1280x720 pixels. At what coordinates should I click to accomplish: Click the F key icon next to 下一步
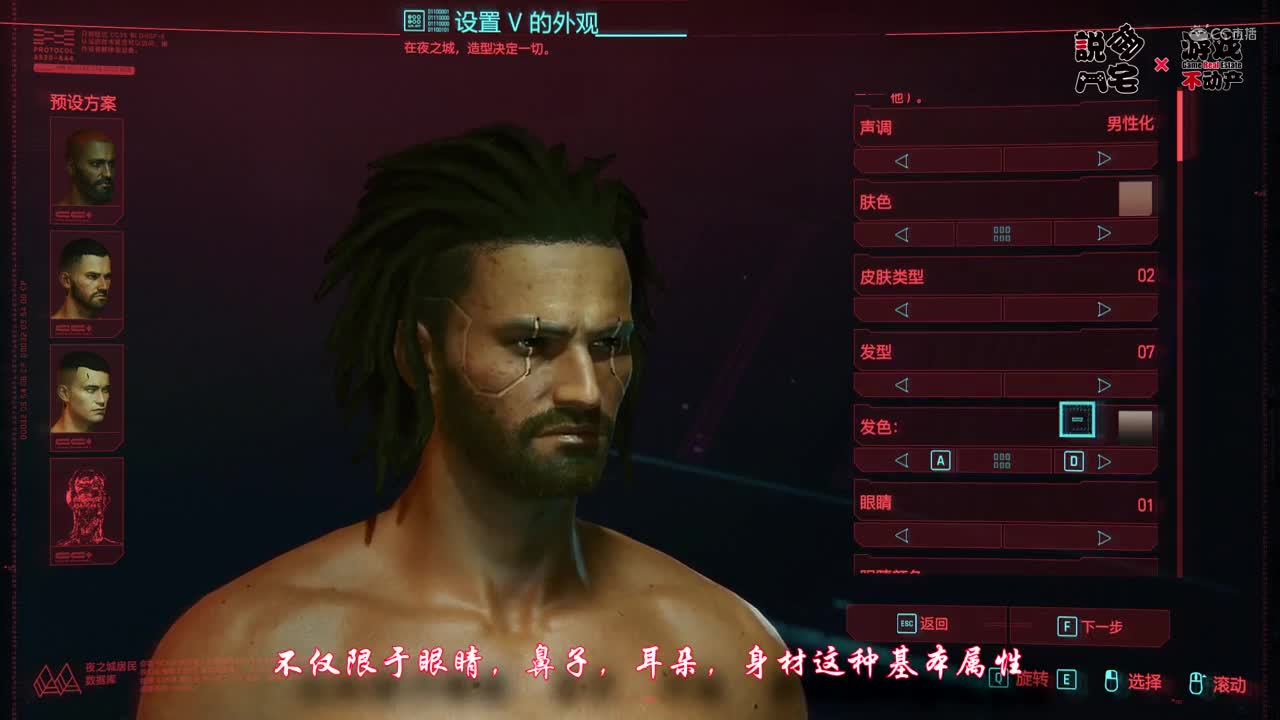[1068, 625]
